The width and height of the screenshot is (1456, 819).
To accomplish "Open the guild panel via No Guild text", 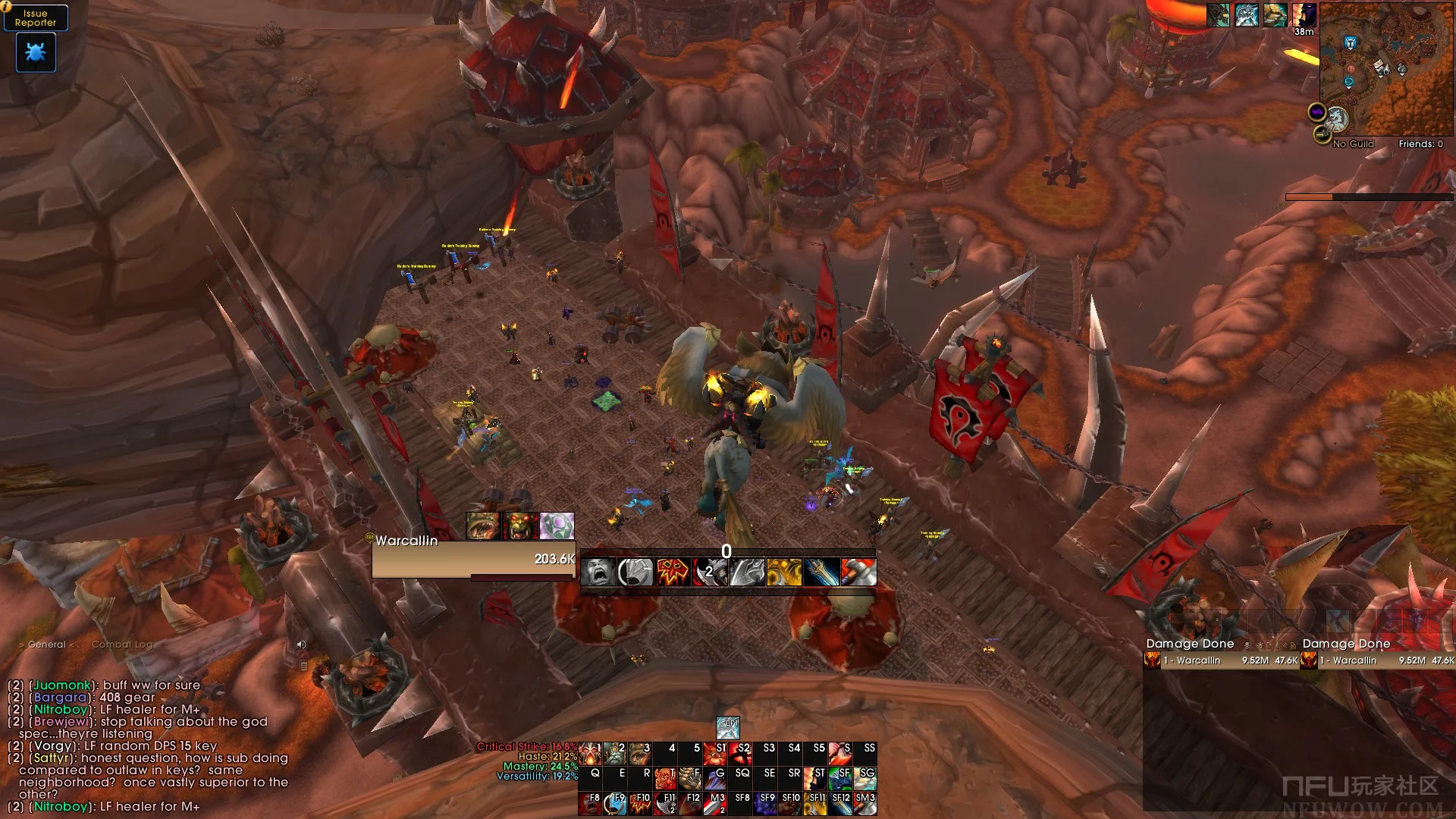I will point(1353,144).
